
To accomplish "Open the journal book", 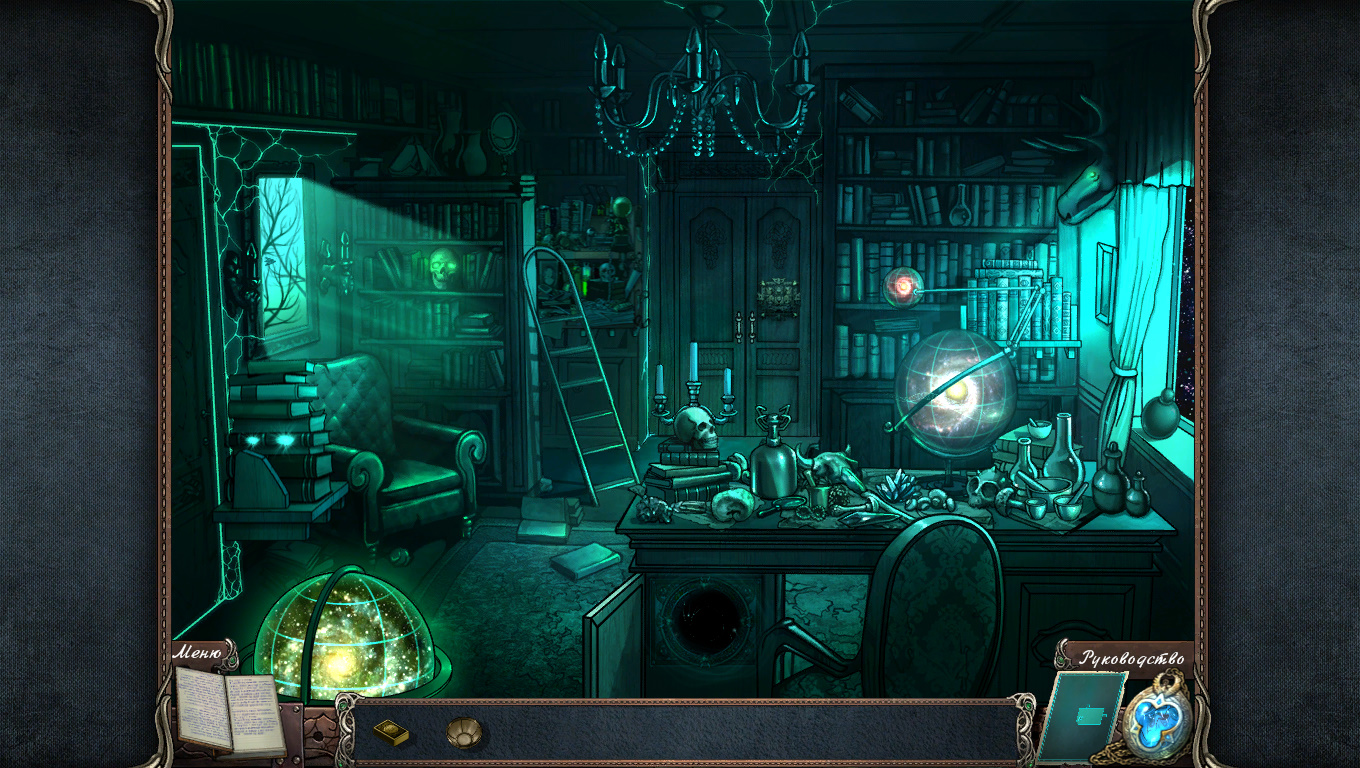I will (x=229, y=710).
